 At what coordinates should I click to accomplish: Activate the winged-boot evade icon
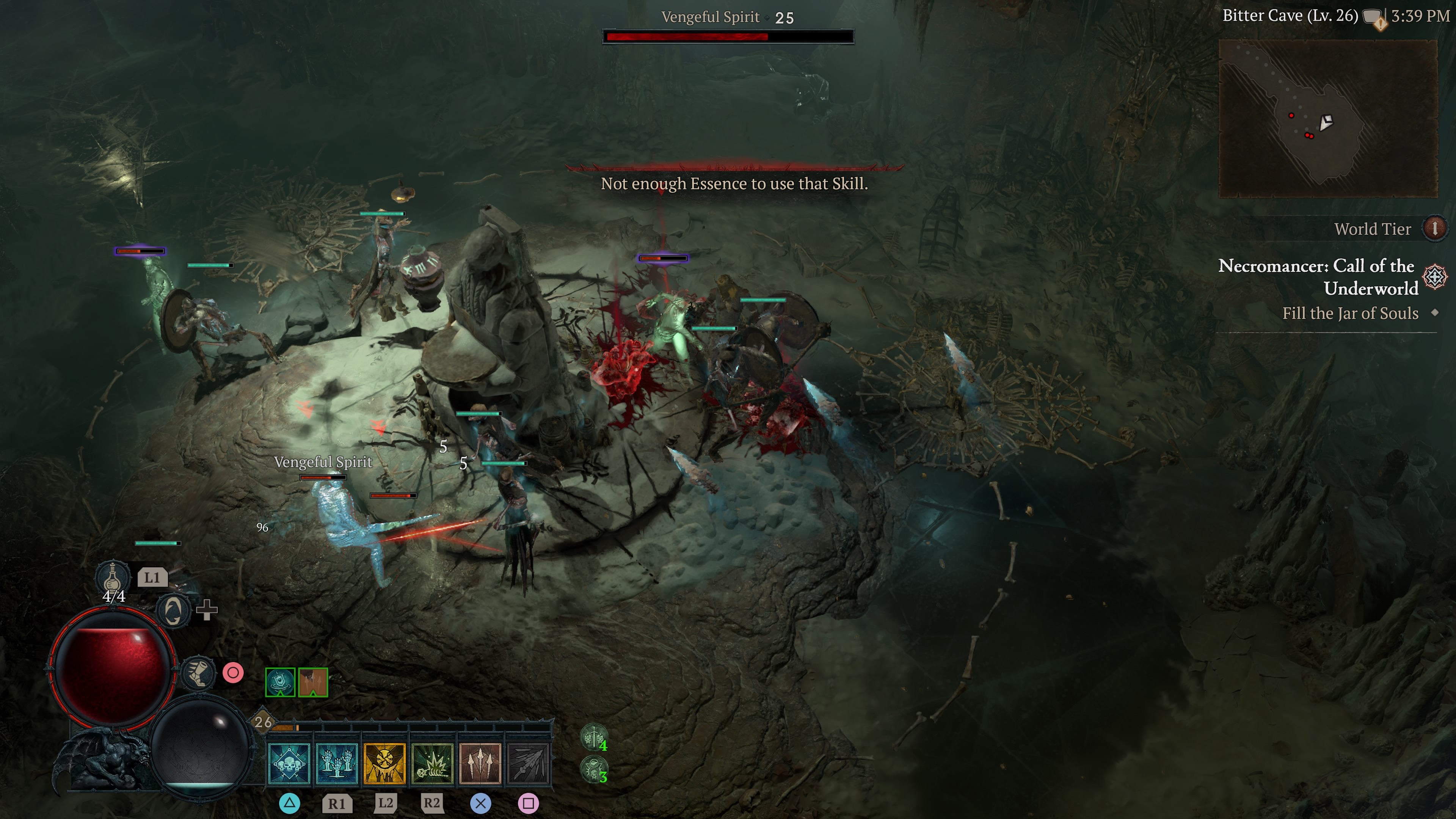[198, 673]
